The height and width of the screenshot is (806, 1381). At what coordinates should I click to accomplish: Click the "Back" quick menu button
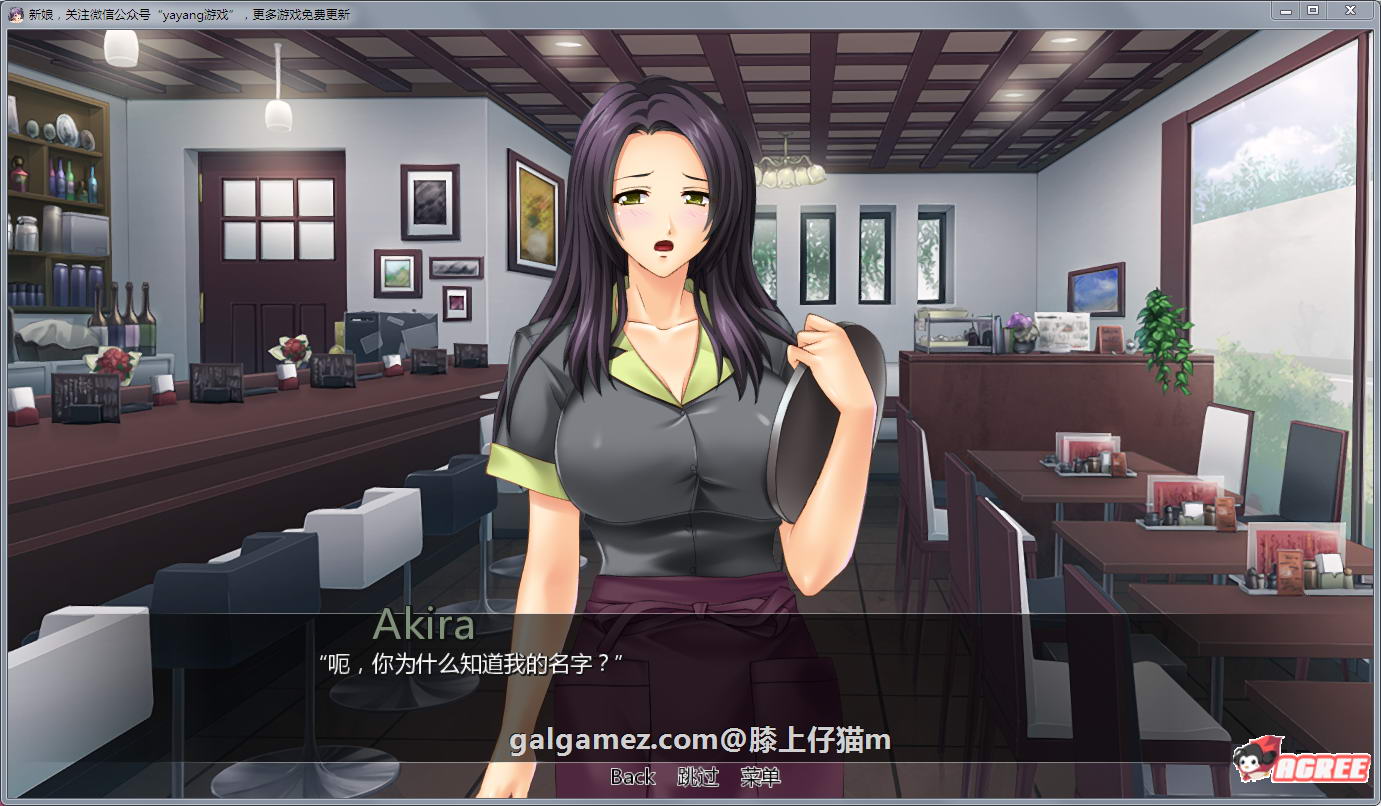632,776
